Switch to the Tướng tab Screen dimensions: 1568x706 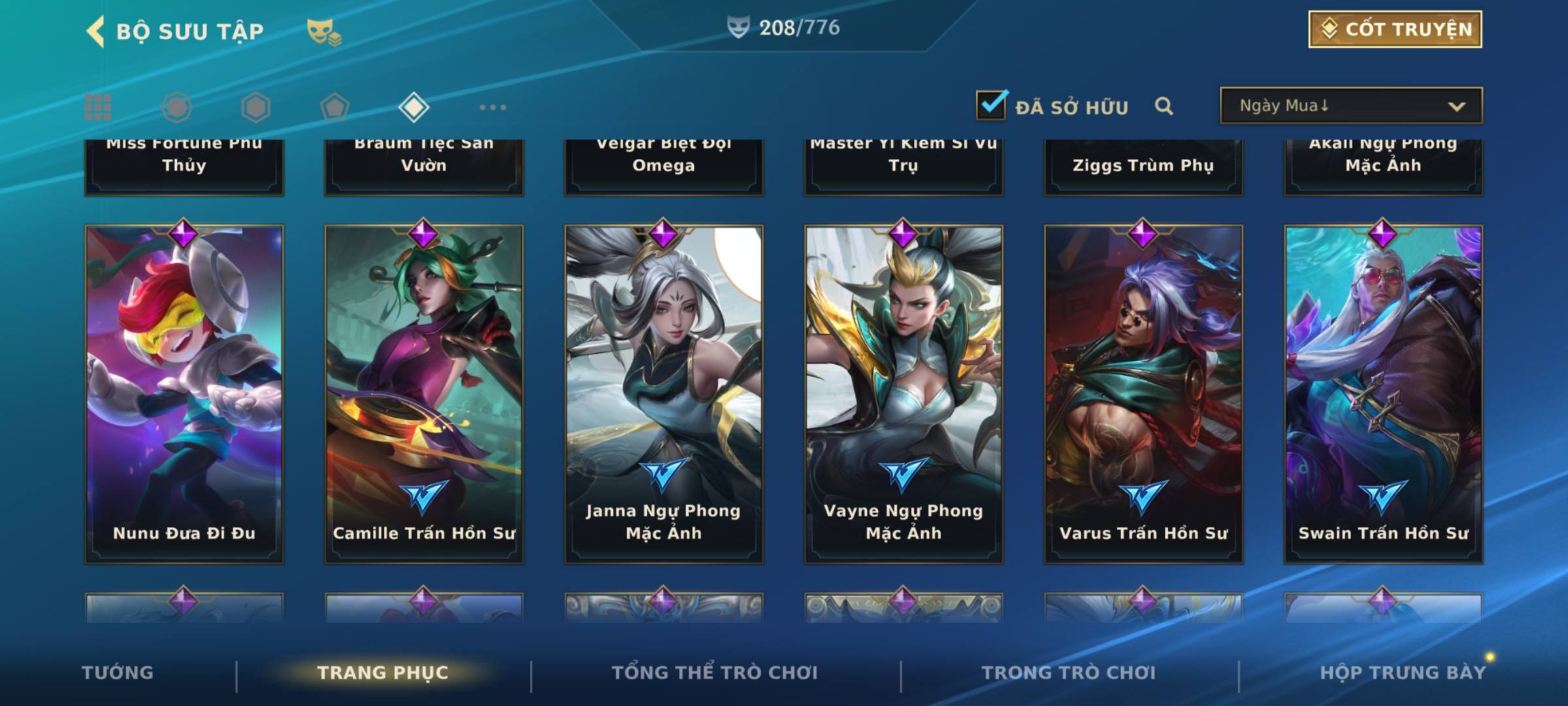click(118, 673)
